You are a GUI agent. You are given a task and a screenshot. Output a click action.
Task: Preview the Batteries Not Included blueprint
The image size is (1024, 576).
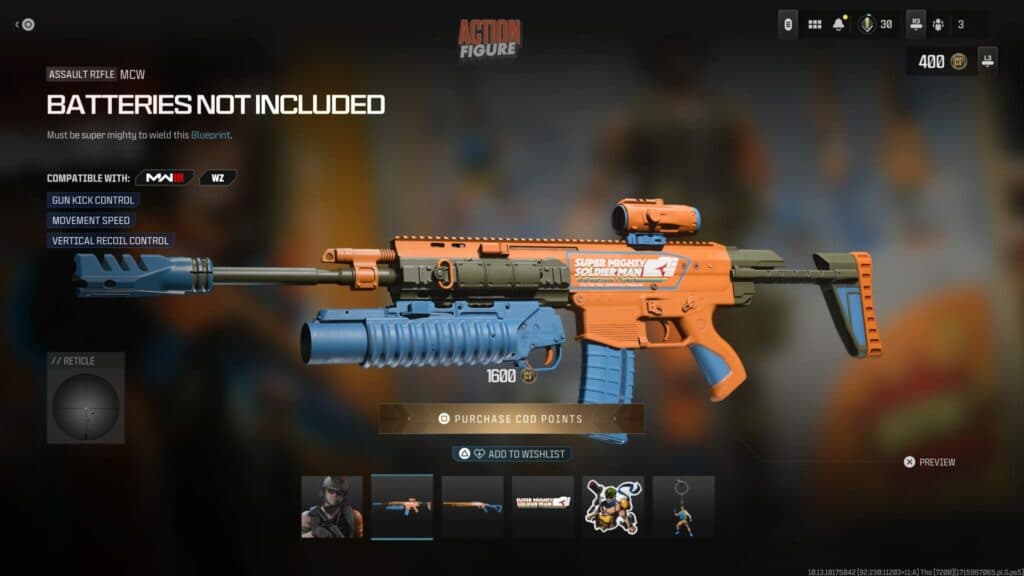point(929,462)
